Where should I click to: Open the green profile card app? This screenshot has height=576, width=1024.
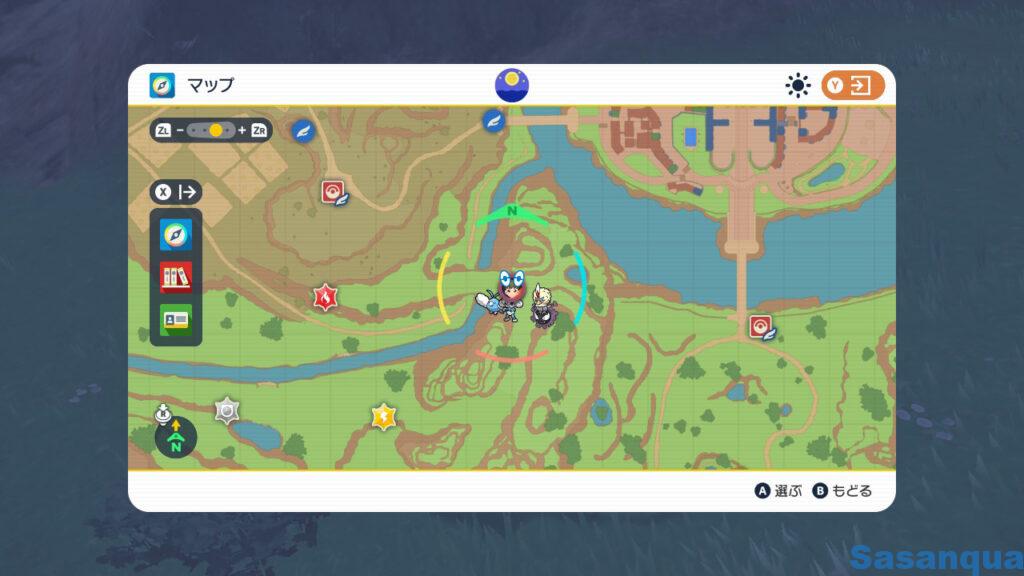click(176, 318)
